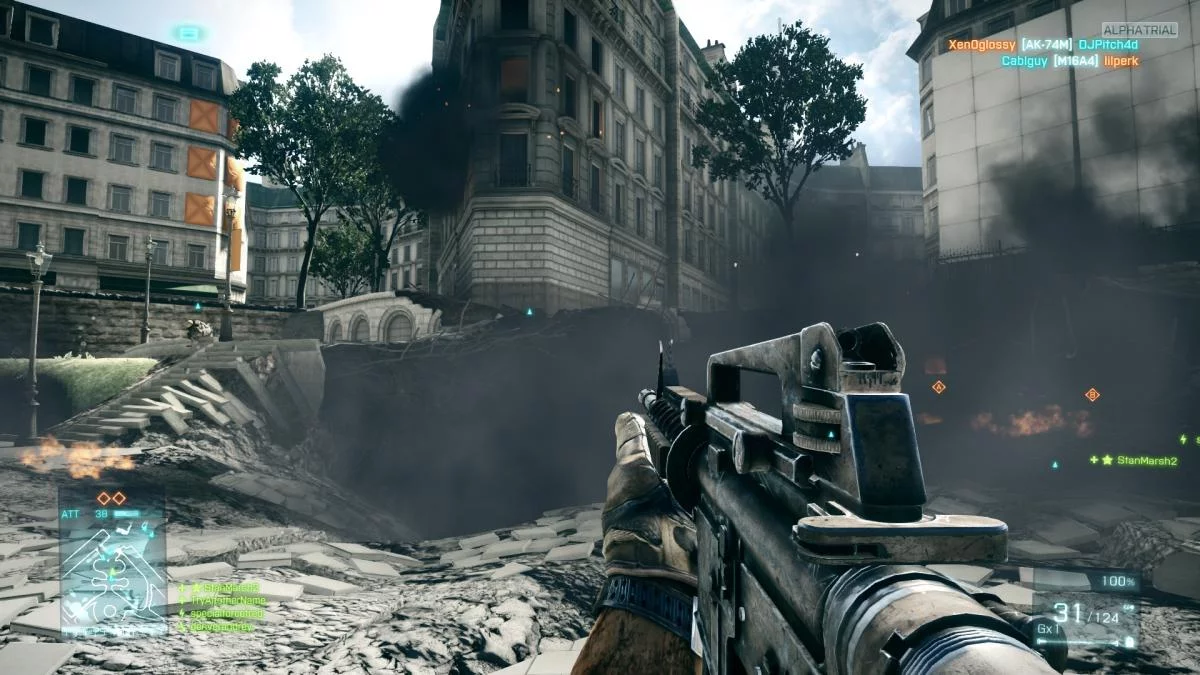Select objective A diamond marker
The image size is (1200, 675).
tap(938, 386)
